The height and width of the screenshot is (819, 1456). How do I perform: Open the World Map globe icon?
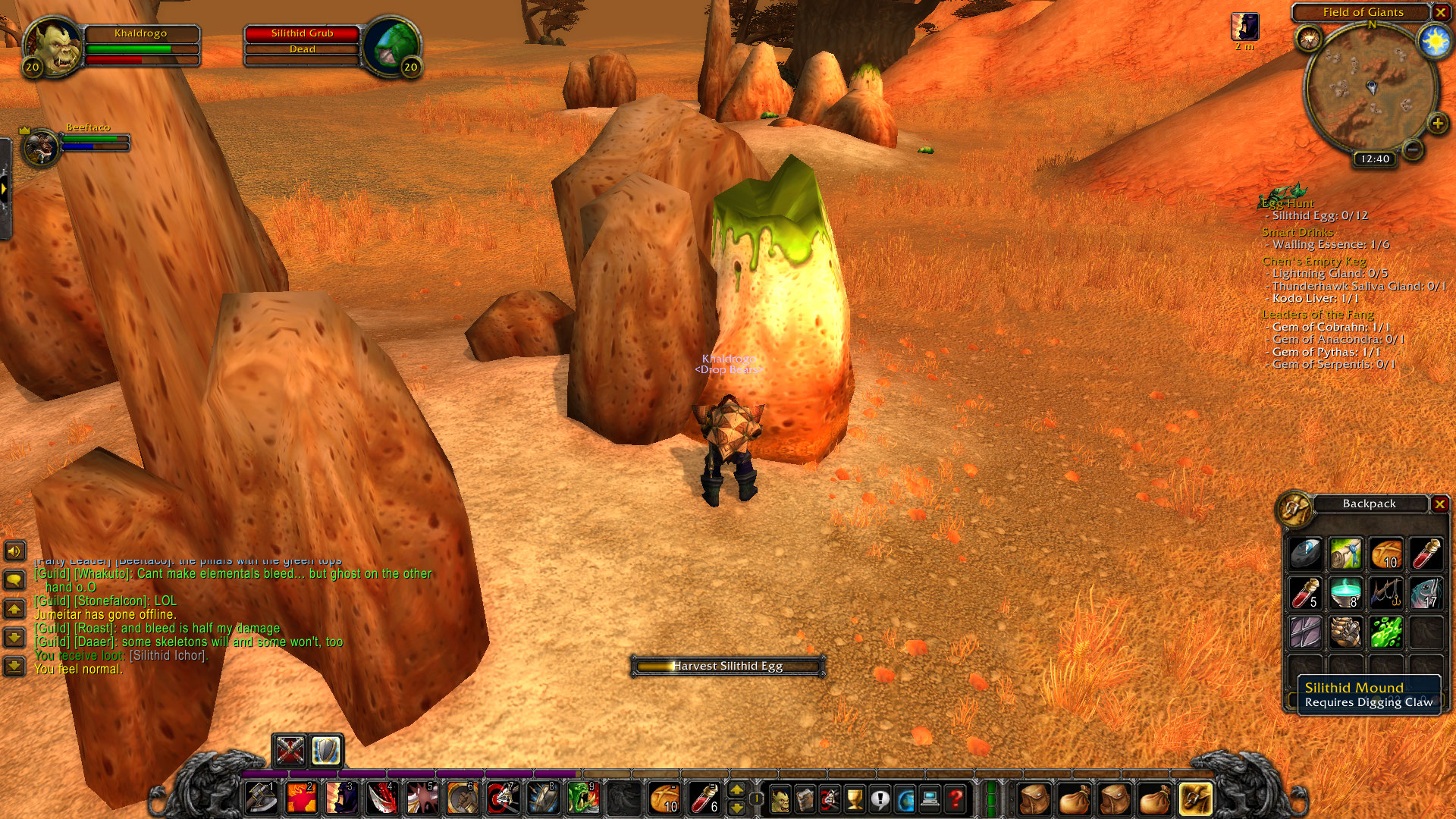904,799
